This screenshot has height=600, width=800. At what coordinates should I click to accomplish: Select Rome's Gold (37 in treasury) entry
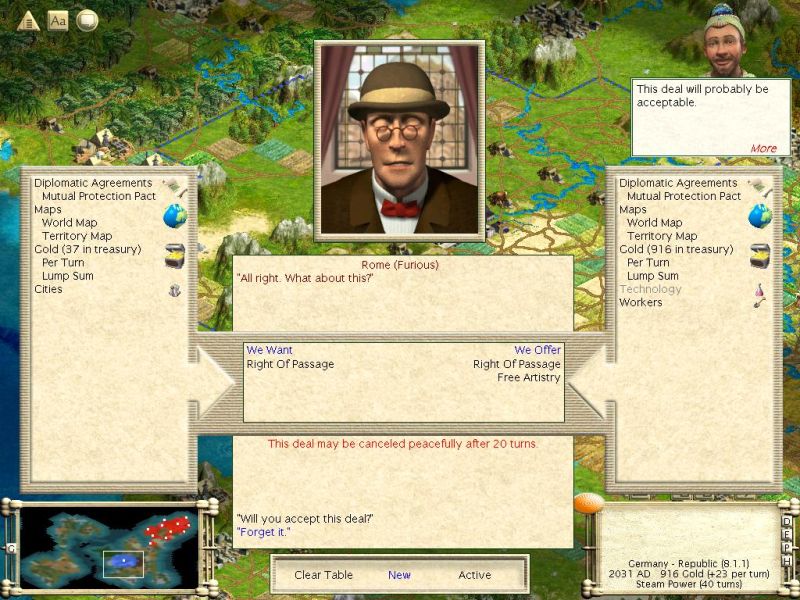coord(88,249)
